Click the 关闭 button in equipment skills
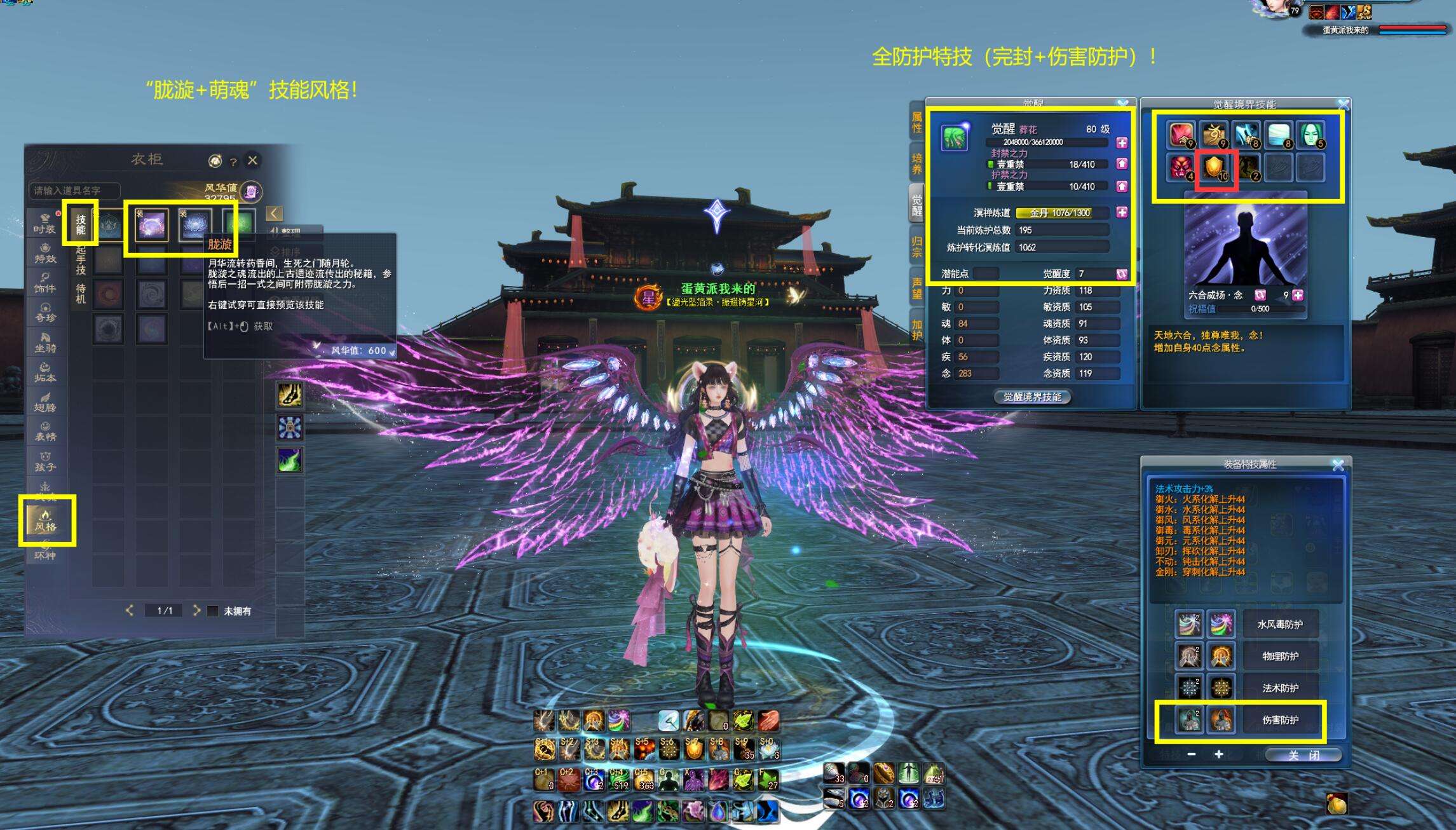The height and width of the screenshot is (830, 1456). tap(1303, 755)
